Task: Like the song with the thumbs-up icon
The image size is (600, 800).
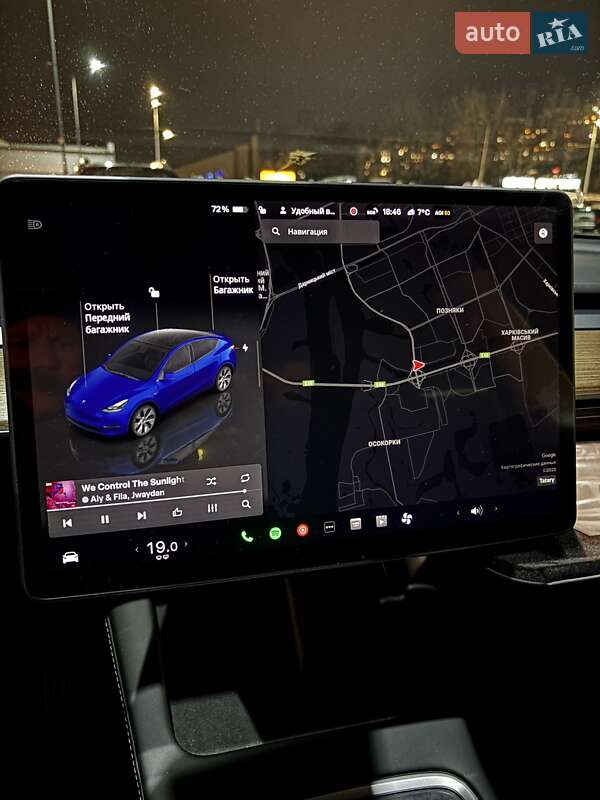Action: tap(177, 512)
